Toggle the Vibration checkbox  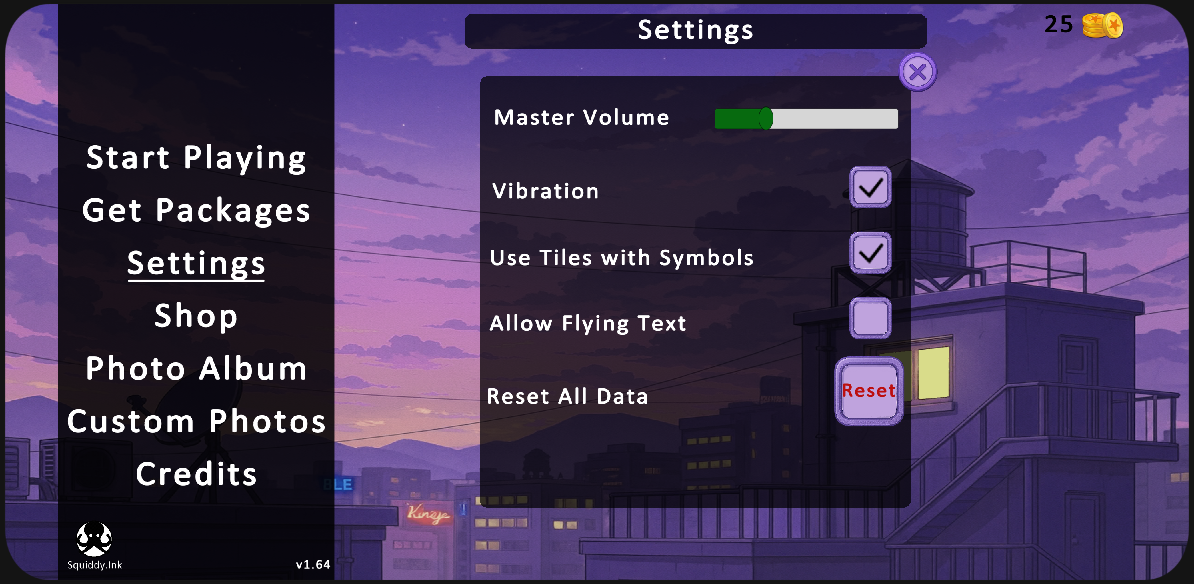(870, 187)
